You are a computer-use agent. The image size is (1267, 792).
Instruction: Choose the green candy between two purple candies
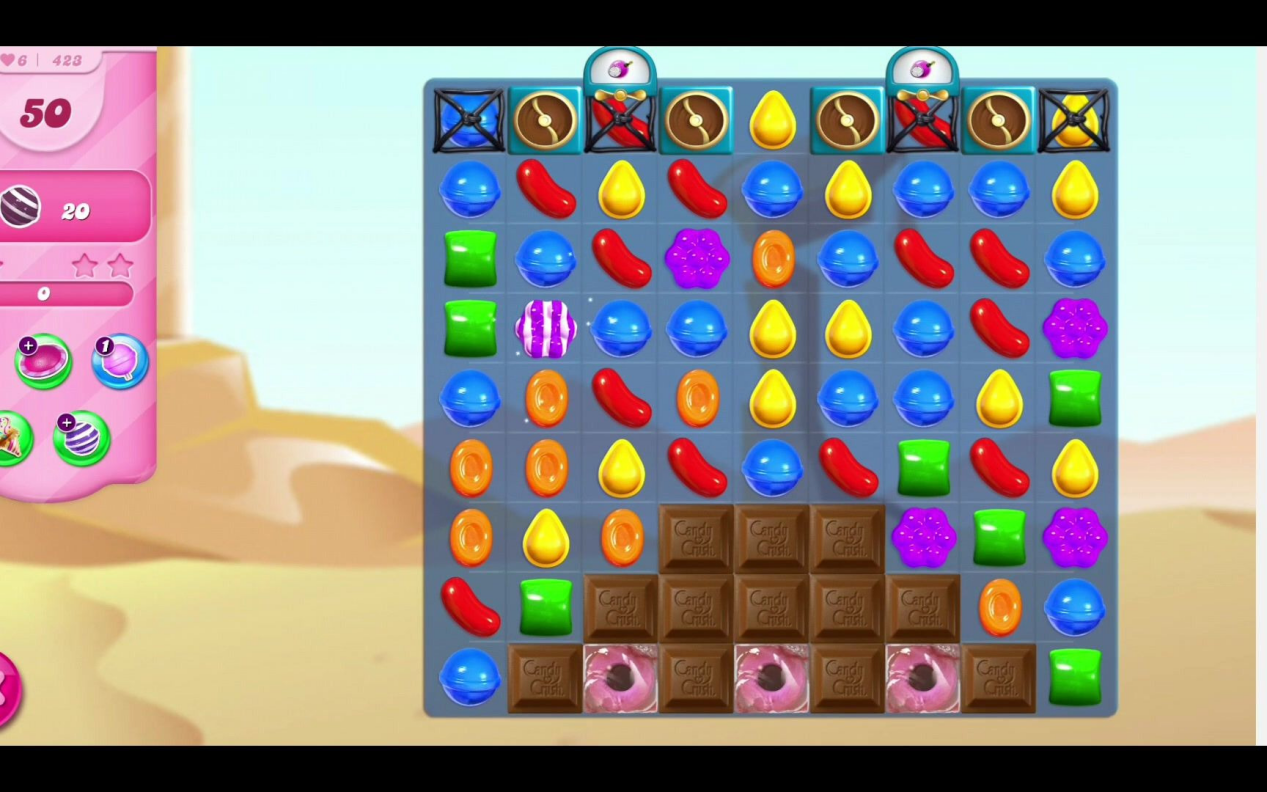coord(998,538)
